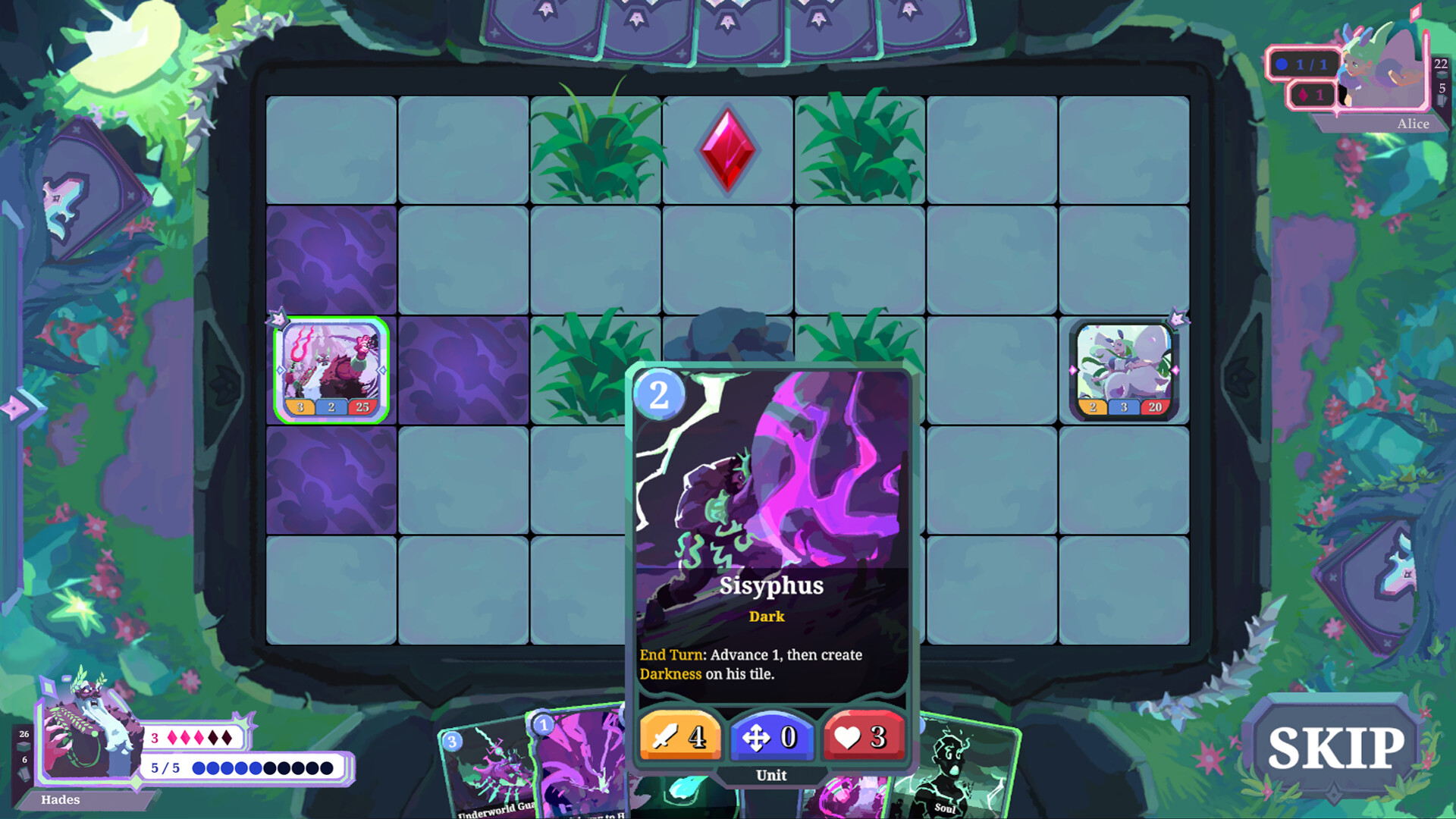Click the Darkness keyword in Sisyphus' description

[x=670, y=673]
